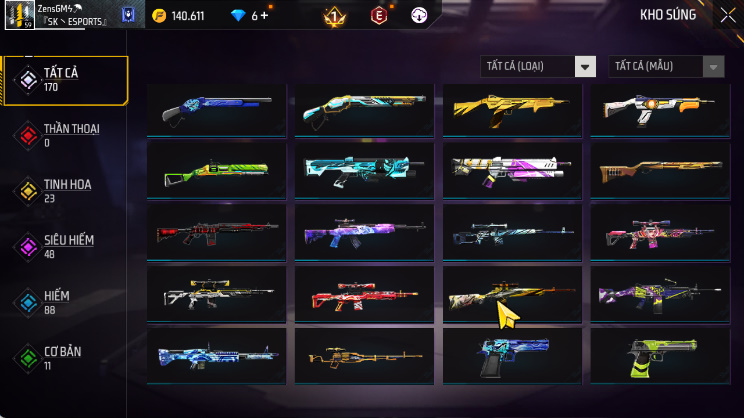Open the TINH HOA rarity tab

click(66, 190)
